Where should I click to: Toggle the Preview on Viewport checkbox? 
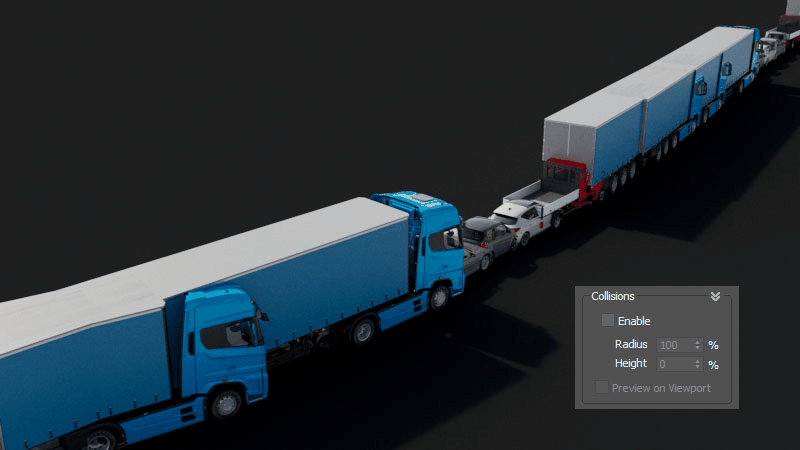[602, 387]
